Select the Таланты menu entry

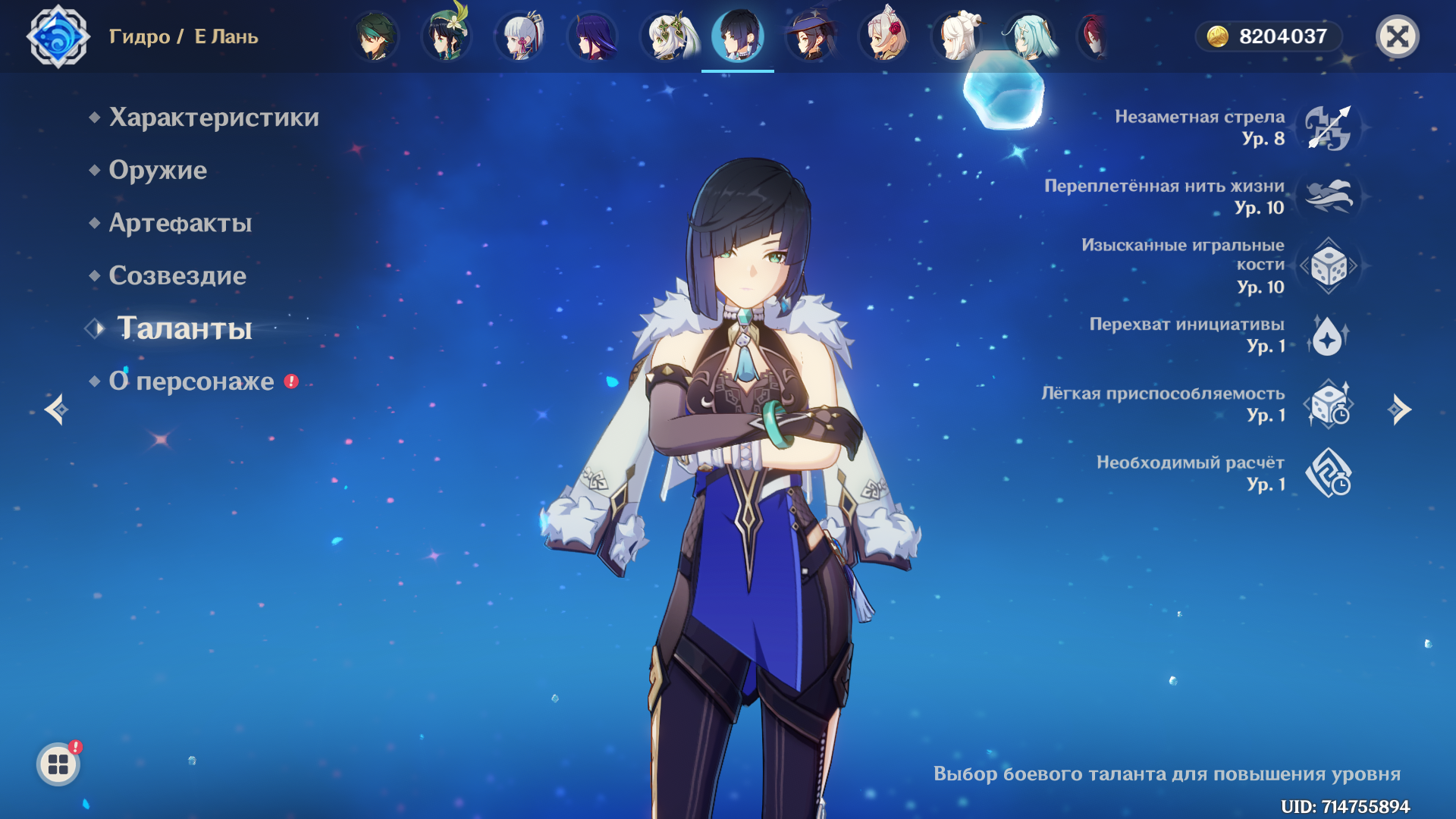[184, 328]
